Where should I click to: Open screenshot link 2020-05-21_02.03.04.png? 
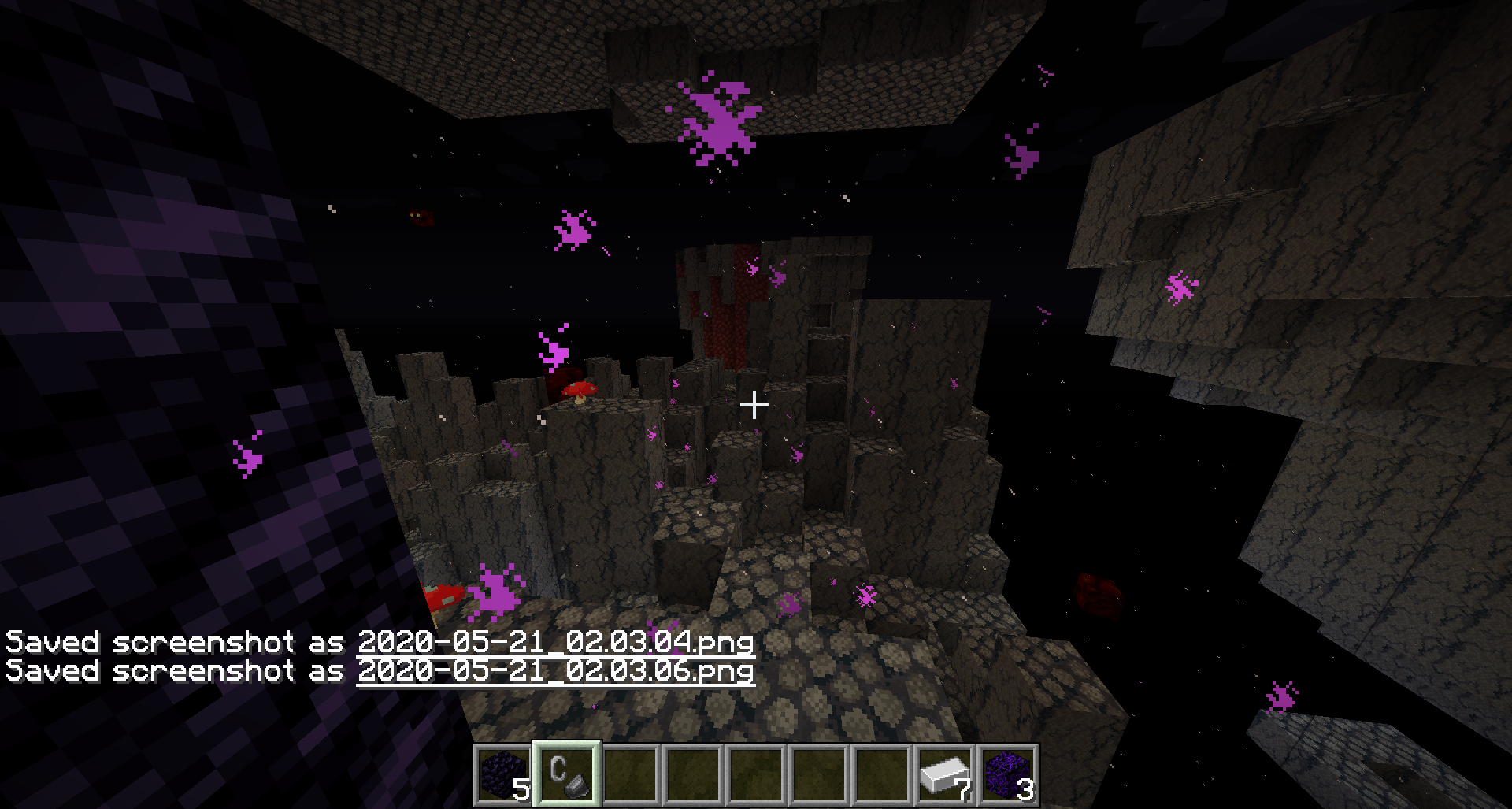[x=555, y=642]
